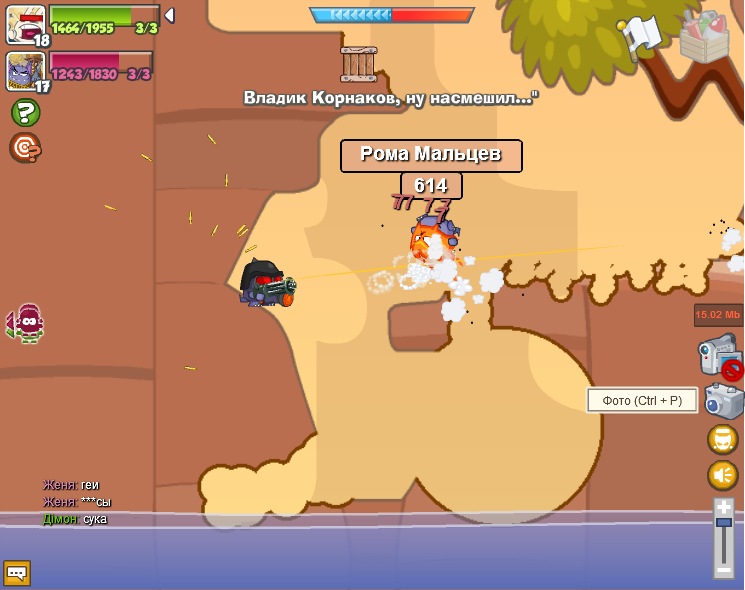Viewport: 745px width, 590px height.
Task: Open the orange target hint button
Action: click(24, 147)
